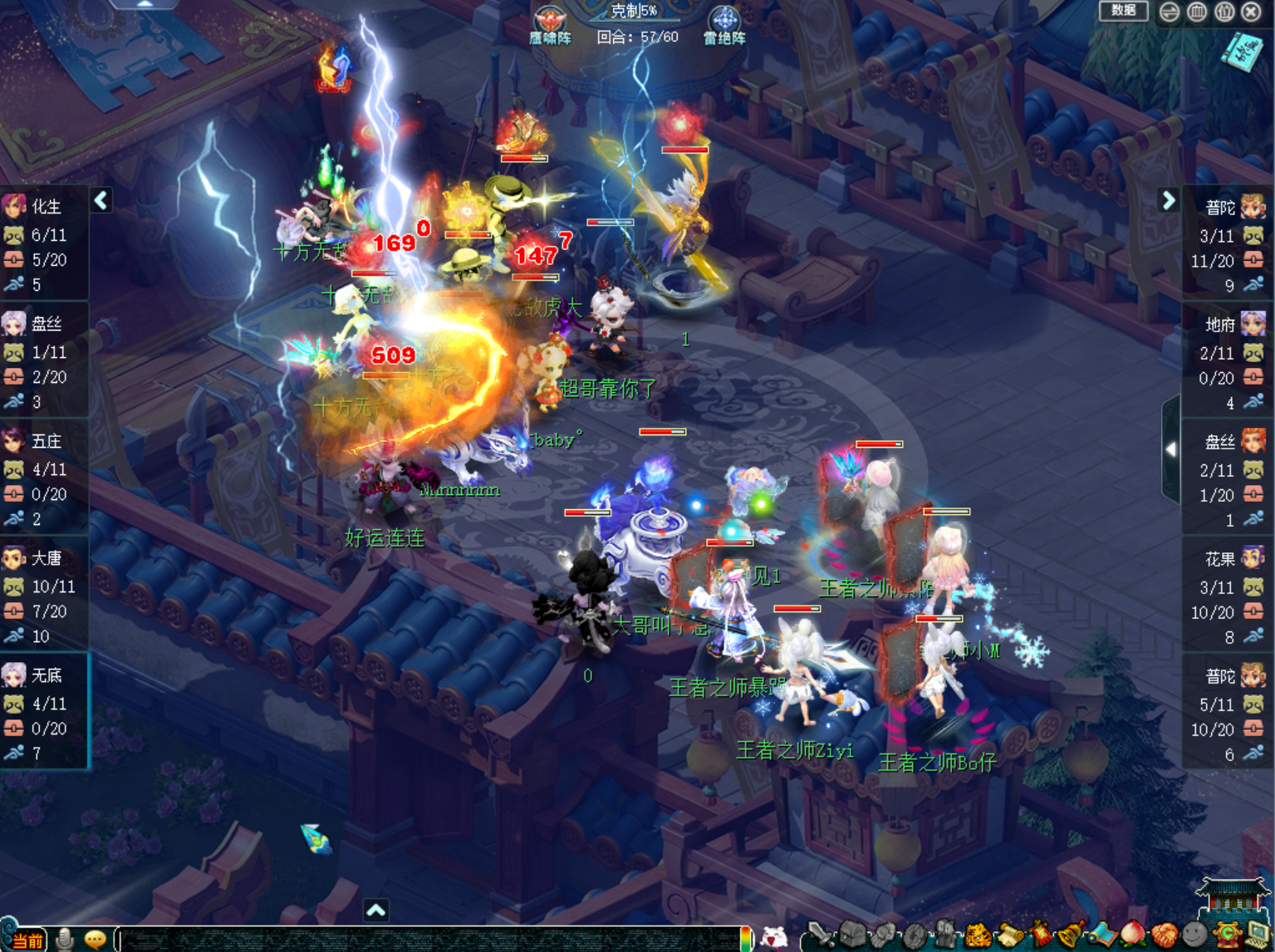The image size is (1275, 952).
Task: Click the 位 position circle button
Action: coord(1224,12)
